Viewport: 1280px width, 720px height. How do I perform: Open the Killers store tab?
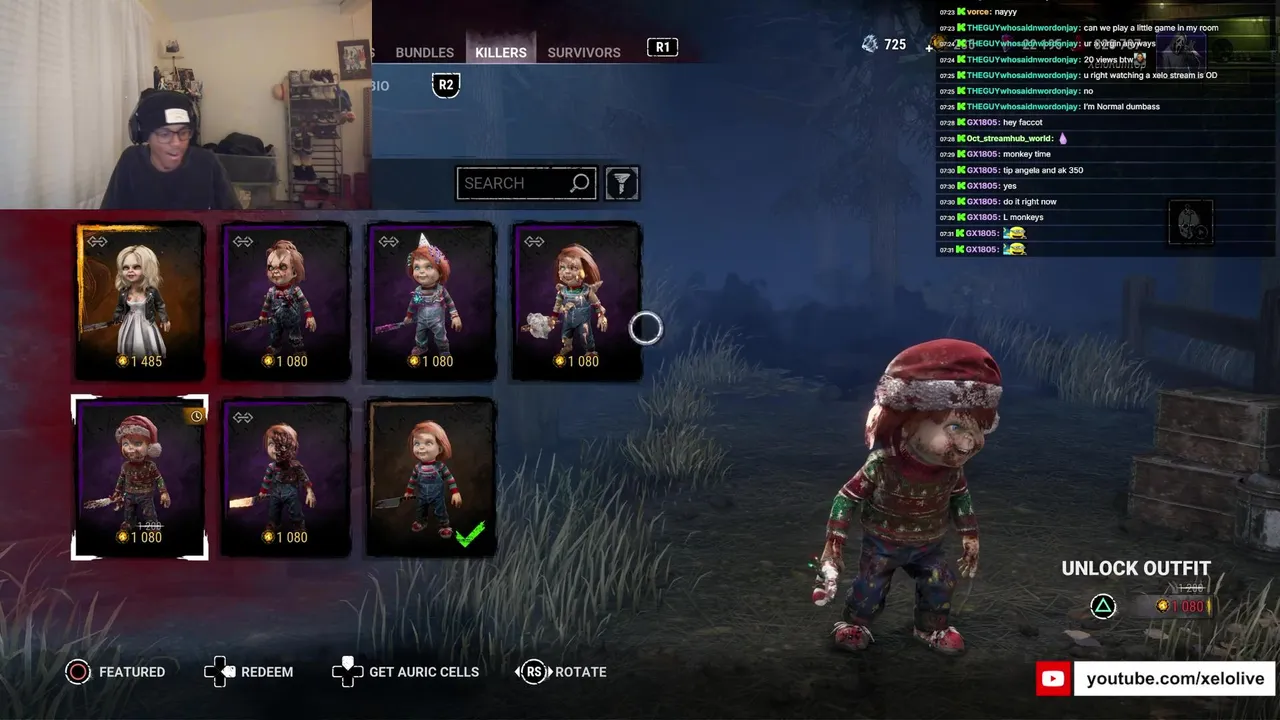500,52
